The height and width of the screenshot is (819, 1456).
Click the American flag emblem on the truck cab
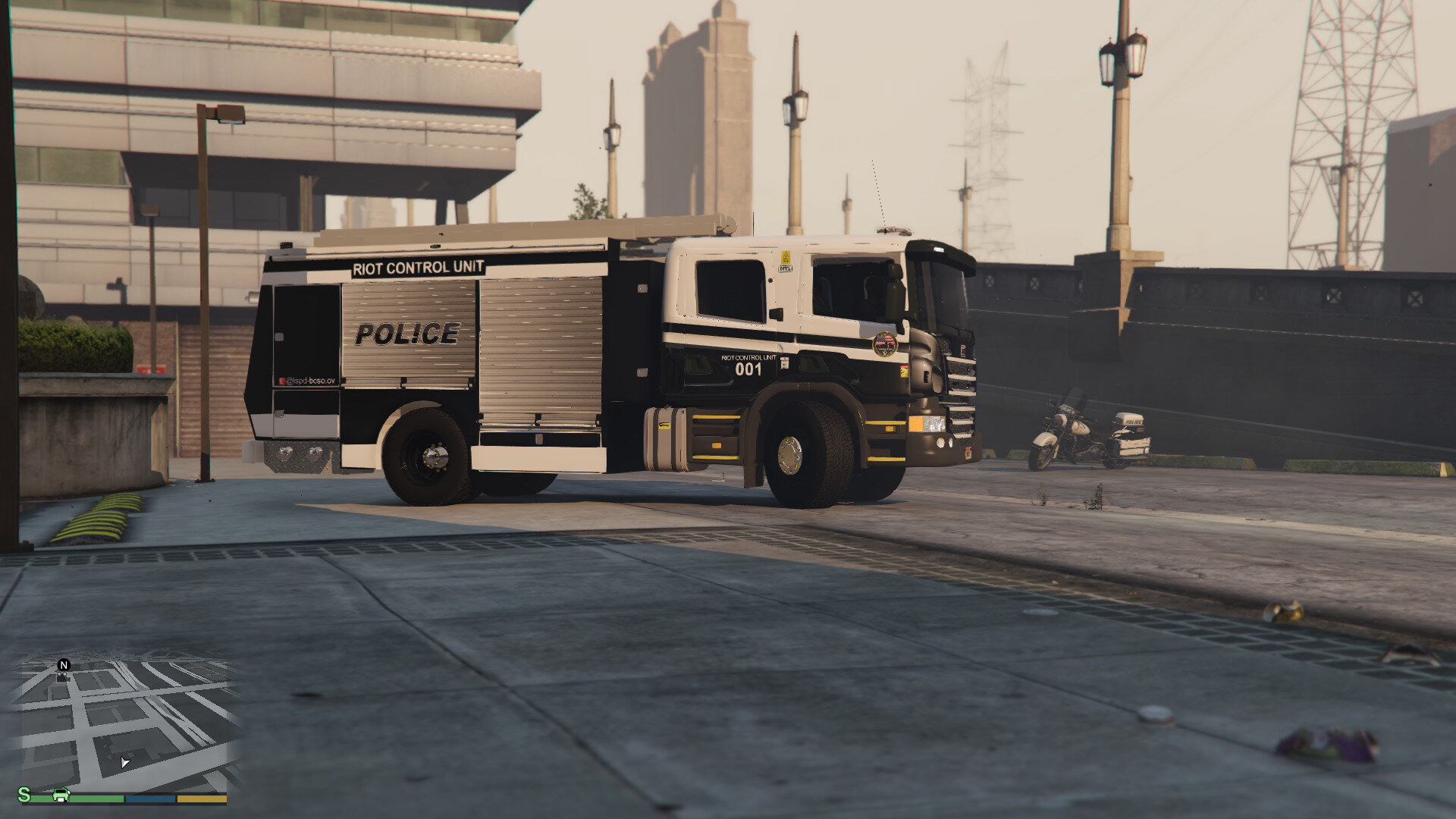pos(884,344)
